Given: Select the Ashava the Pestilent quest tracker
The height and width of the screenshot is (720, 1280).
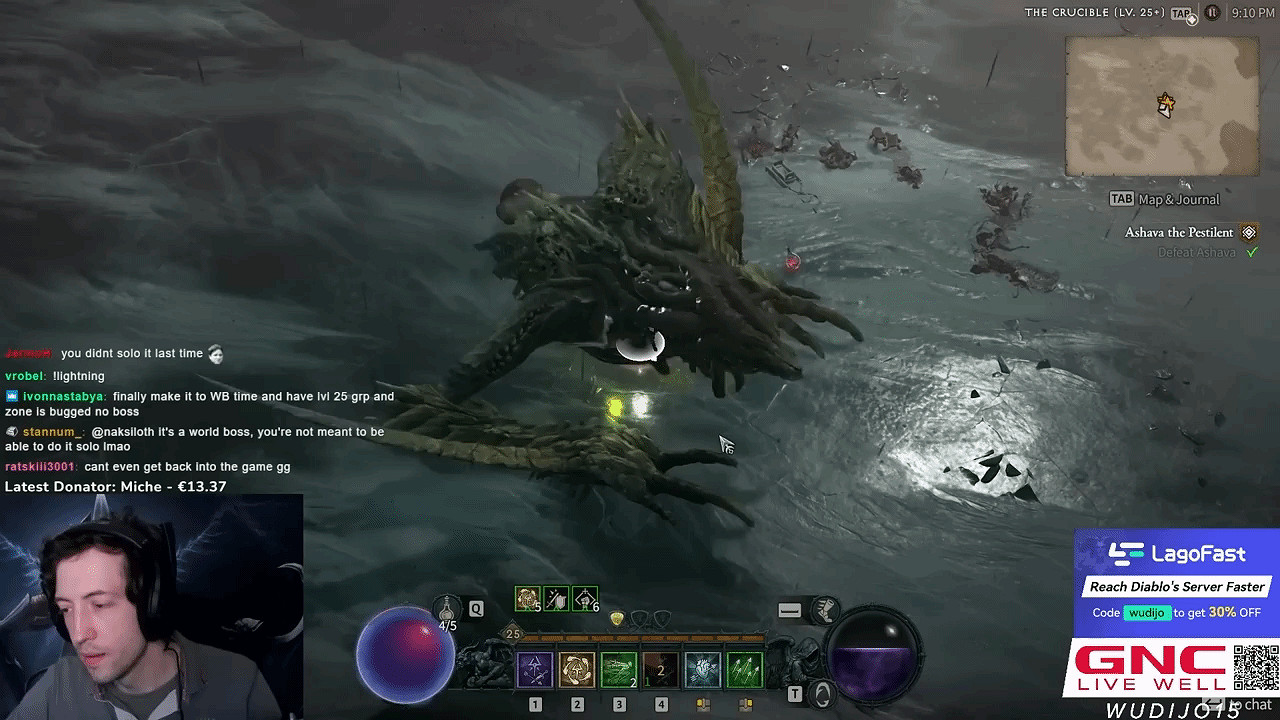Looking at the screenshot, I should click(1179, 232).
